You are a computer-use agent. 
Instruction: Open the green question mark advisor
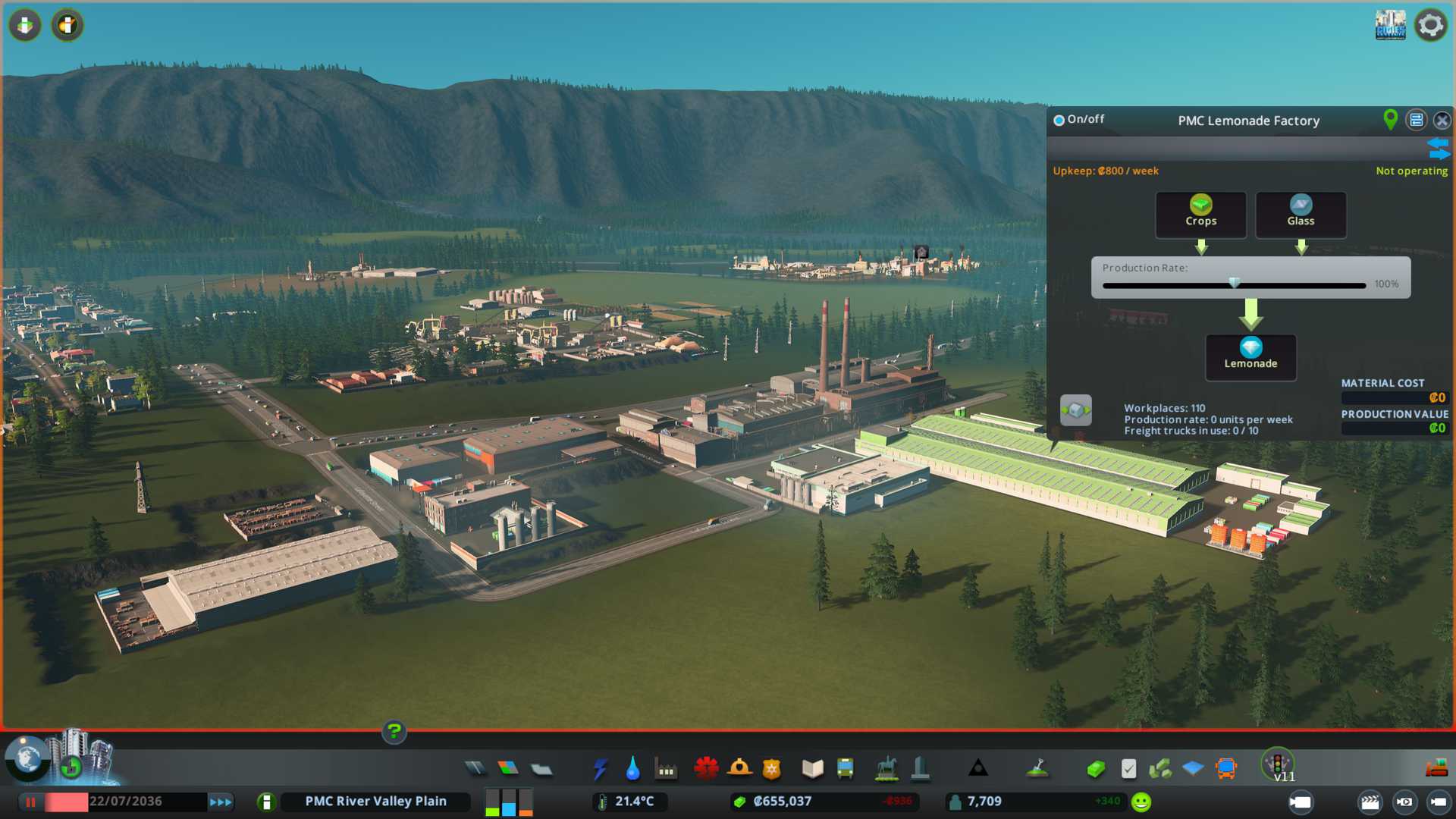[x=394, y=732]
